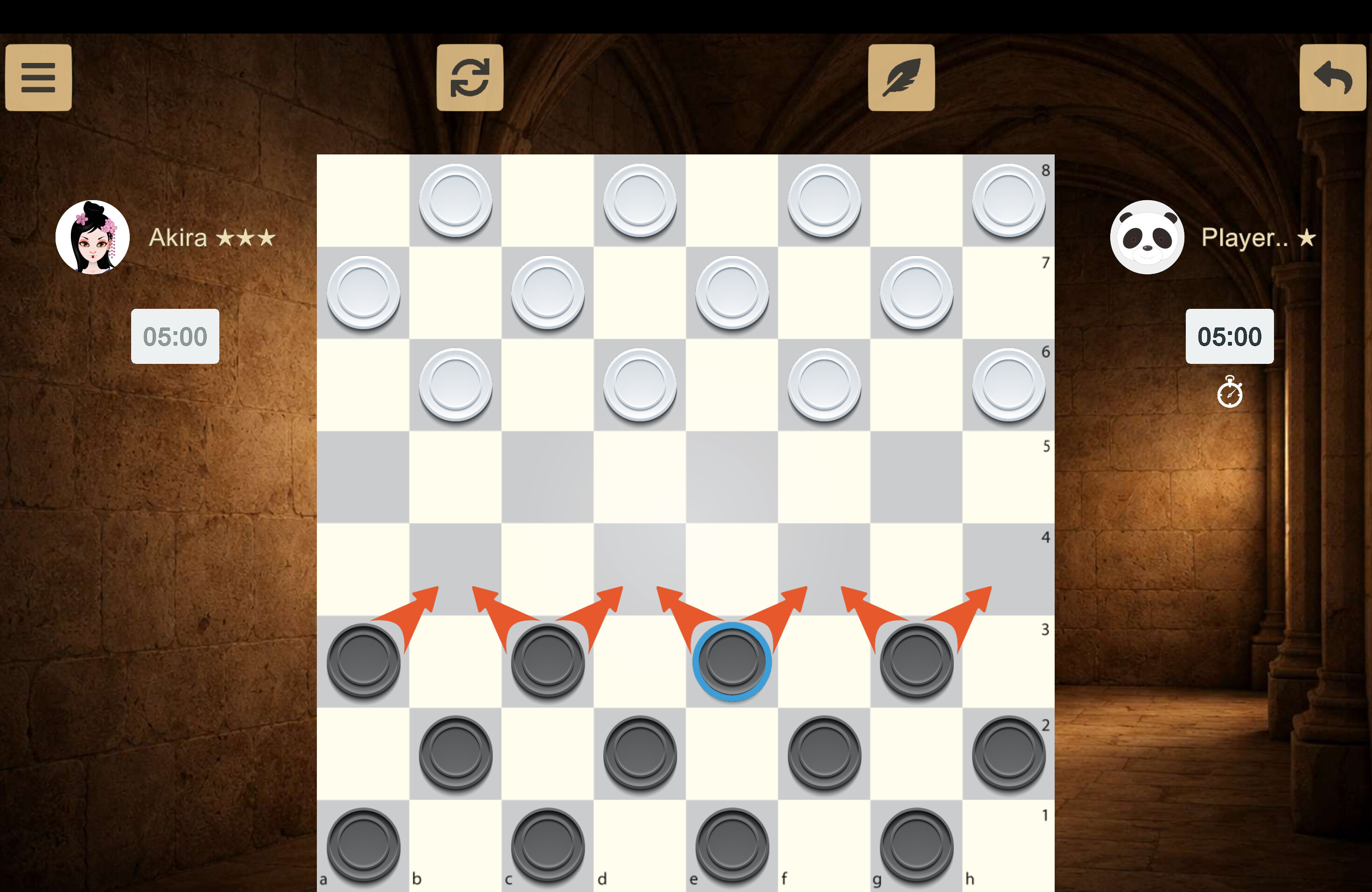
Task: Select the feather quill toolbar icon
Action: pyautogui.click(x=901, y=77)
